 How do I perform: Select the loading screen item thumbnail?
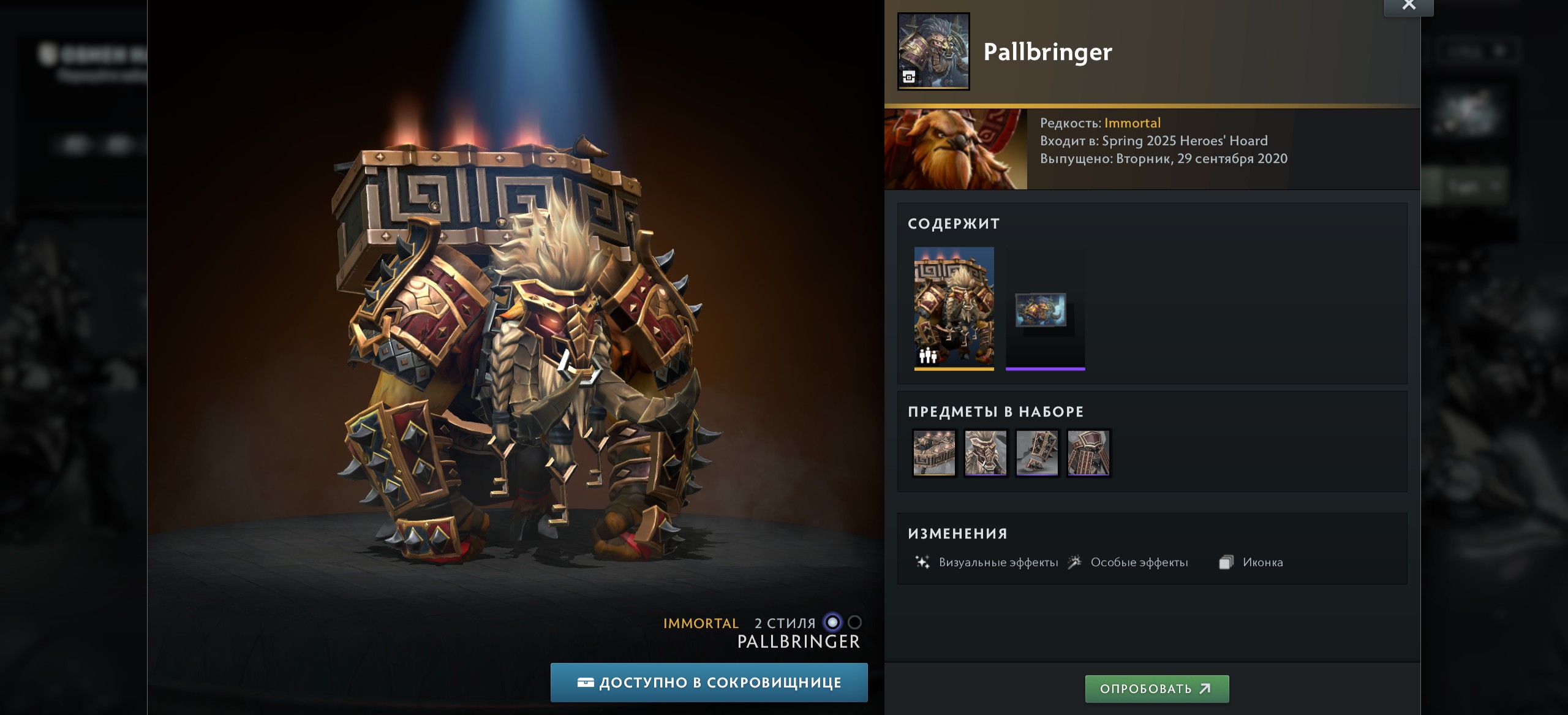coord(1045,309)
